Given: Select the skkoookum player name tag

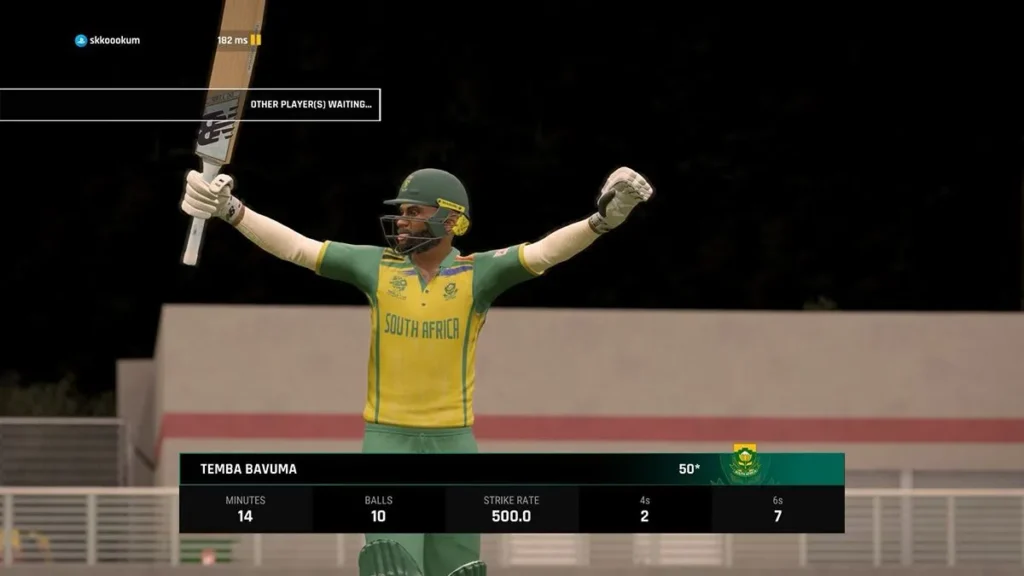Looking at the screenshot, I should 107,40.
